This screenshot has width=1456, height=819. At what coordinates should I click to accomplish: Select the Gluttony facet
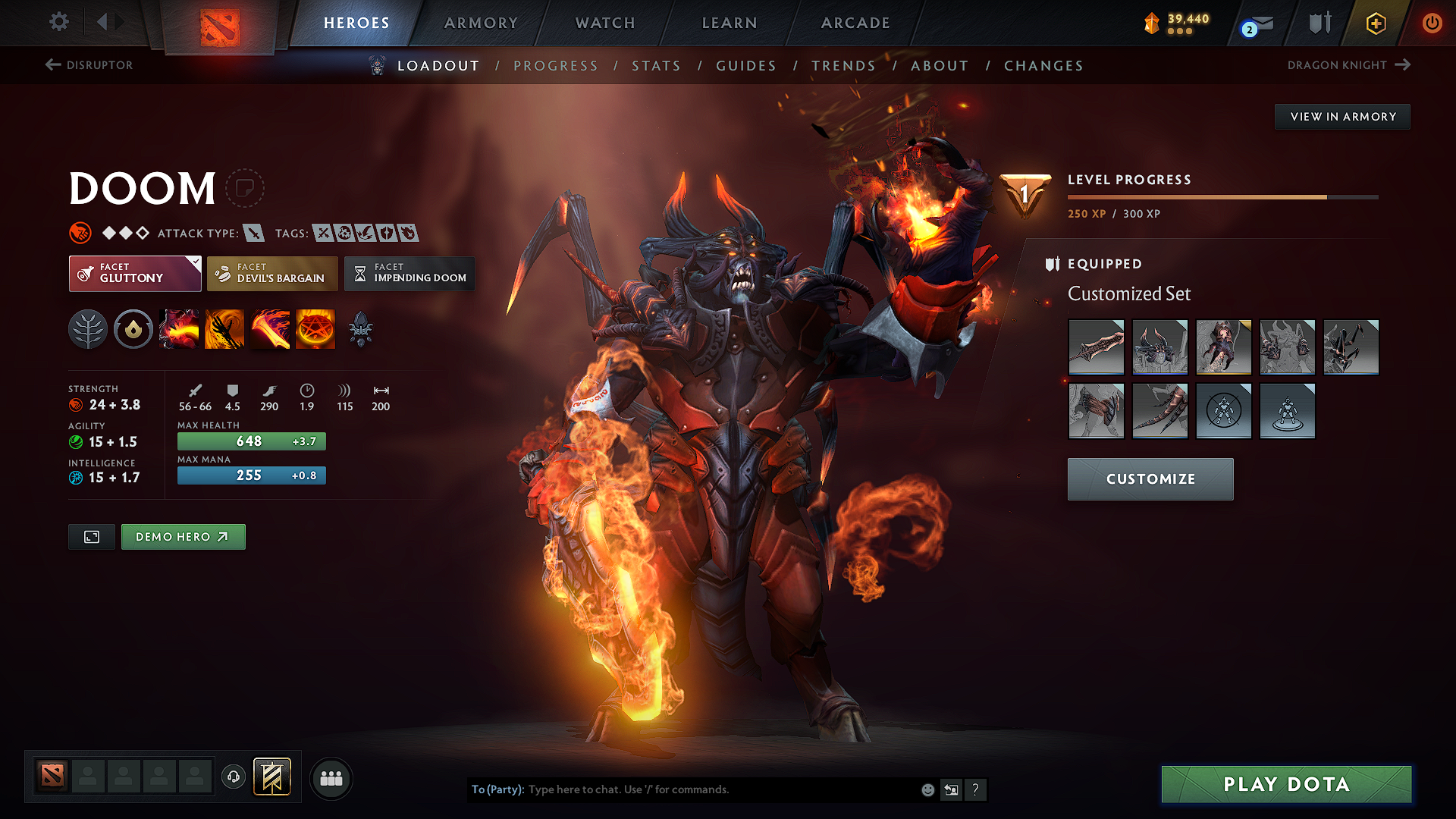click(134, 273)
